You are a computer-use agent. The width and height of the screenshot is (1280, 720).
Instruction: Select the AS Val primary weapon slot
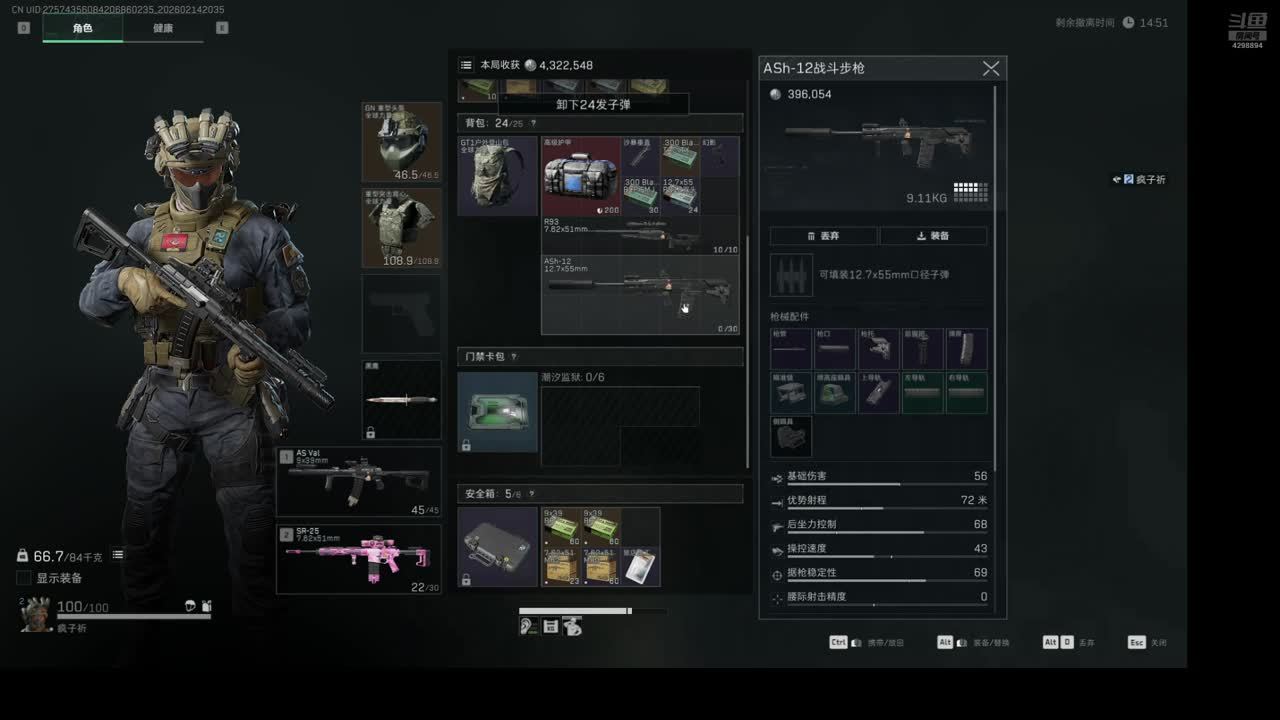pyautogui.click(x=358, y=481)
